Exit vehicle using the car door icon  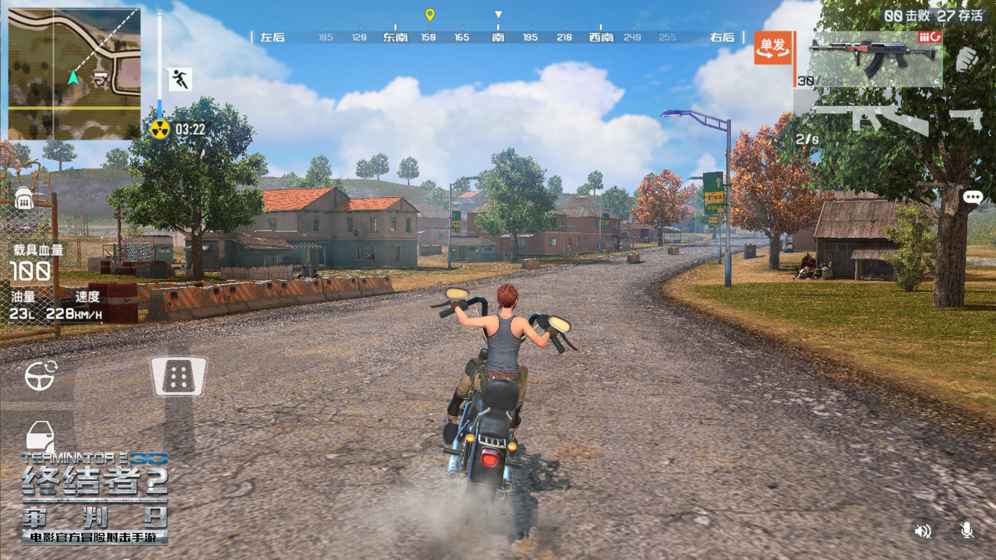point(40,437)
